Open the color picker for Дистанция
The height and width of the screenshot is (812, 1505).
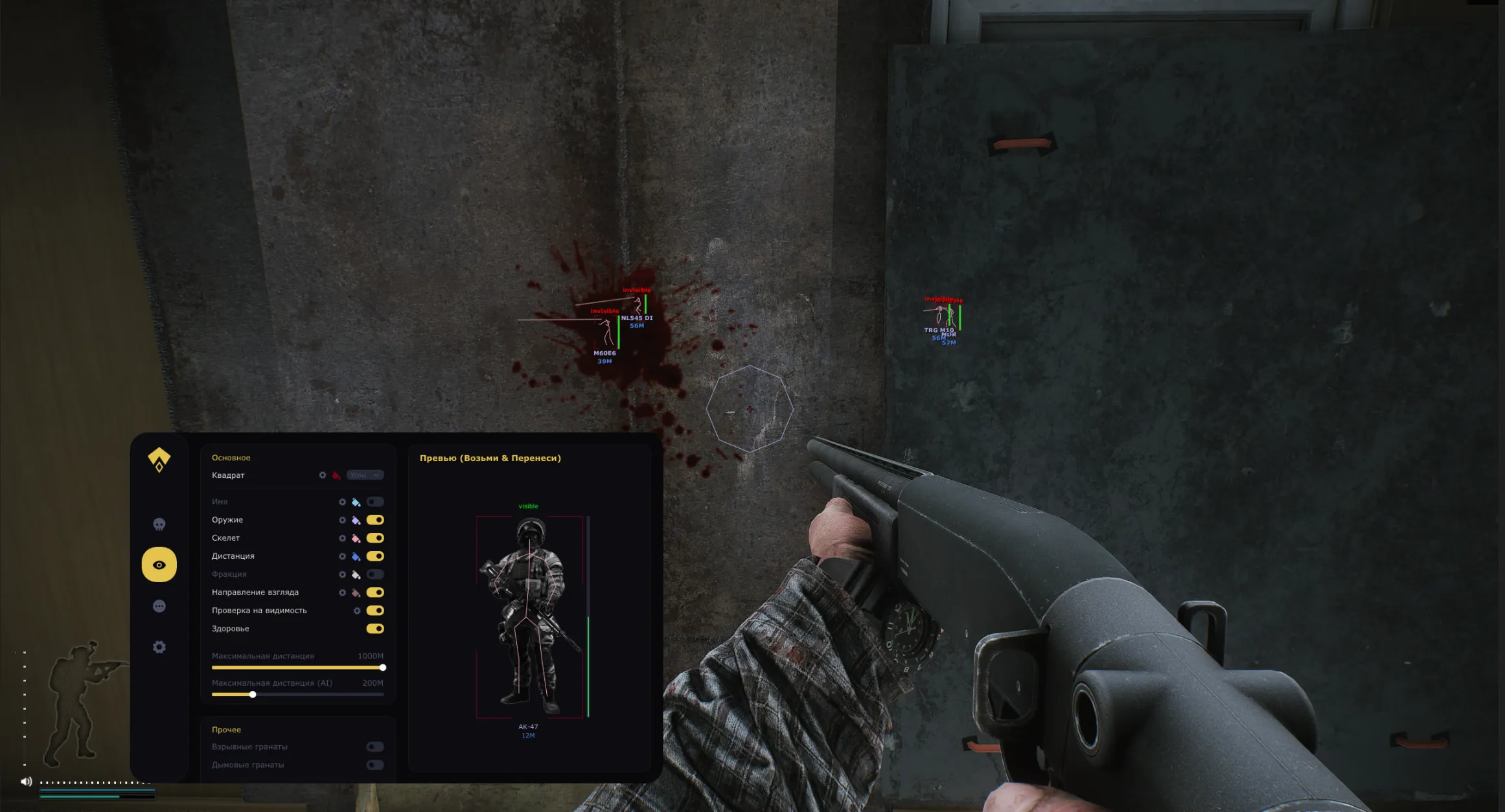tap(356, 556)
